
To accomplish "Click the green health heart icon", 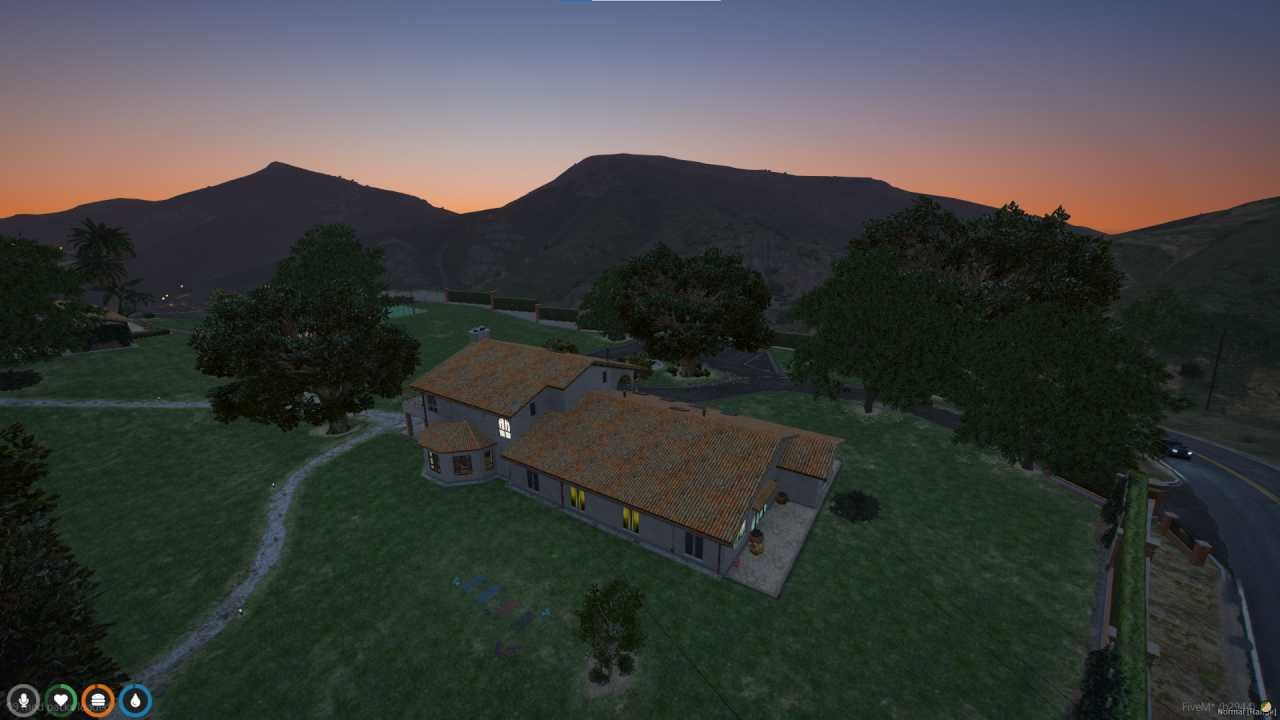I will [x=60, y=698].
